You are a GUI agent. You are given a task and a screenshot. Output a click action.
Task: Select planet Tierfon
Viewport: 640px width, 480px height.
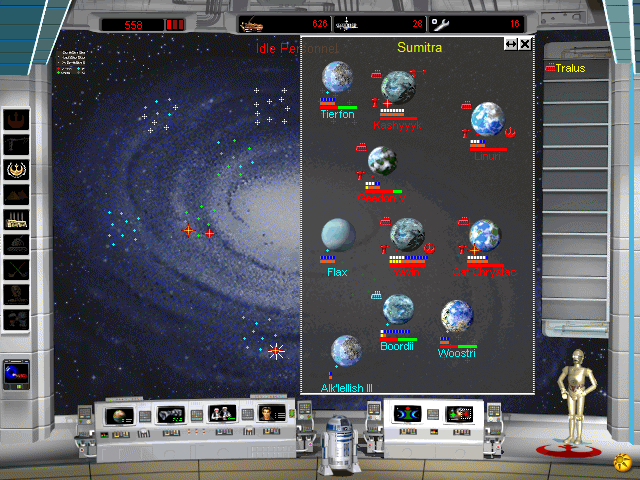[337, 79]
